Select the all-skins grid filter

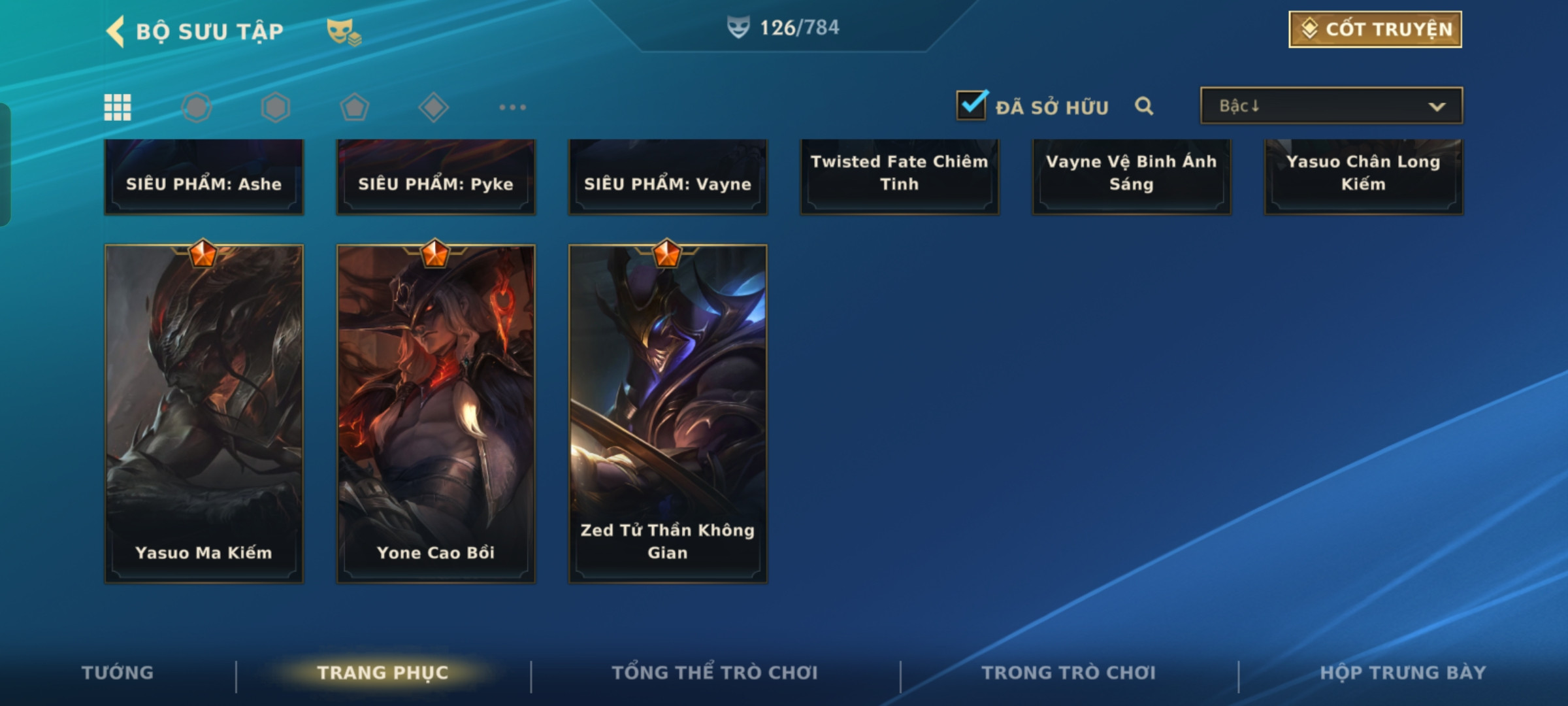pyautogui.click(x=118, y=107)
